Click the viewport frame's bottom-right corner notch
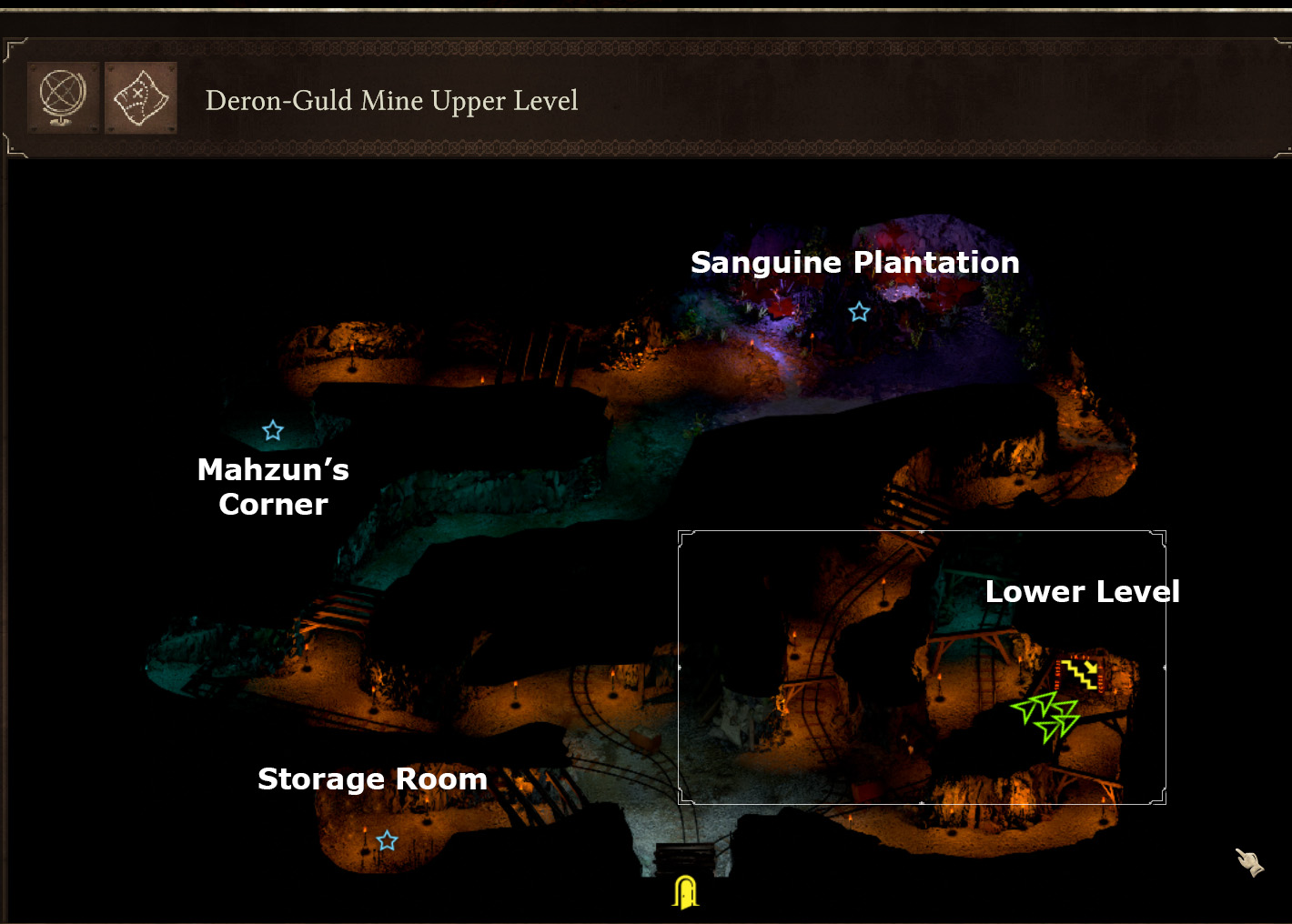This screenshot has width=1292, height=924. coord(1162,798)
